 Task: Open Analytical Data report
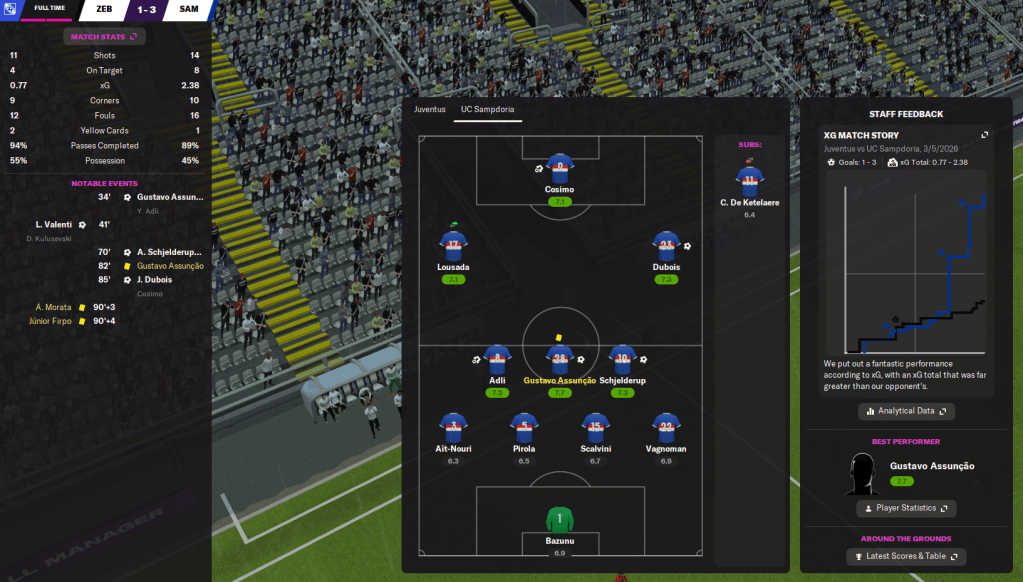(906, 411)
